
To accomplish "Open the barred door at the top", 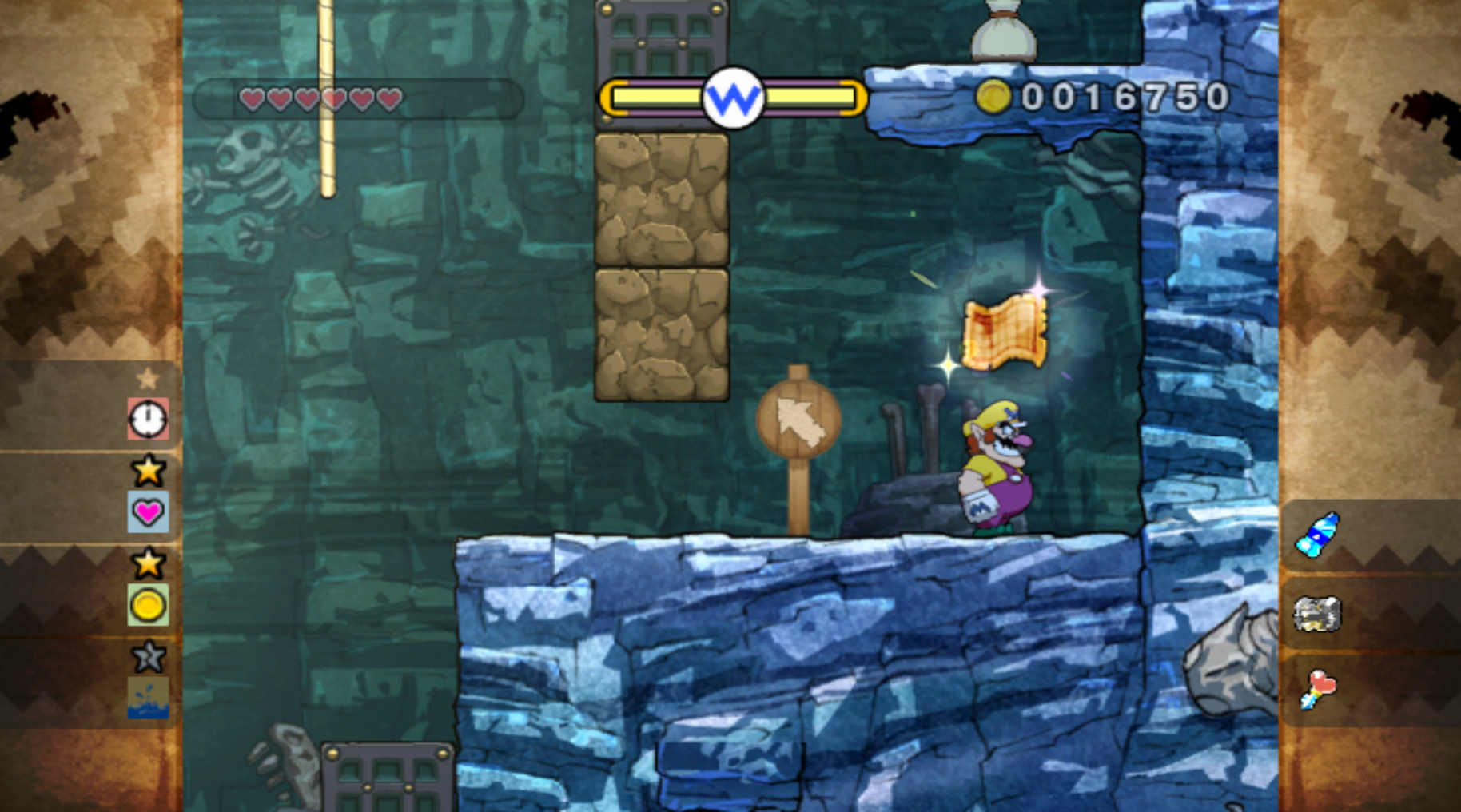I will pyautogui.click(x=660, y=36).
